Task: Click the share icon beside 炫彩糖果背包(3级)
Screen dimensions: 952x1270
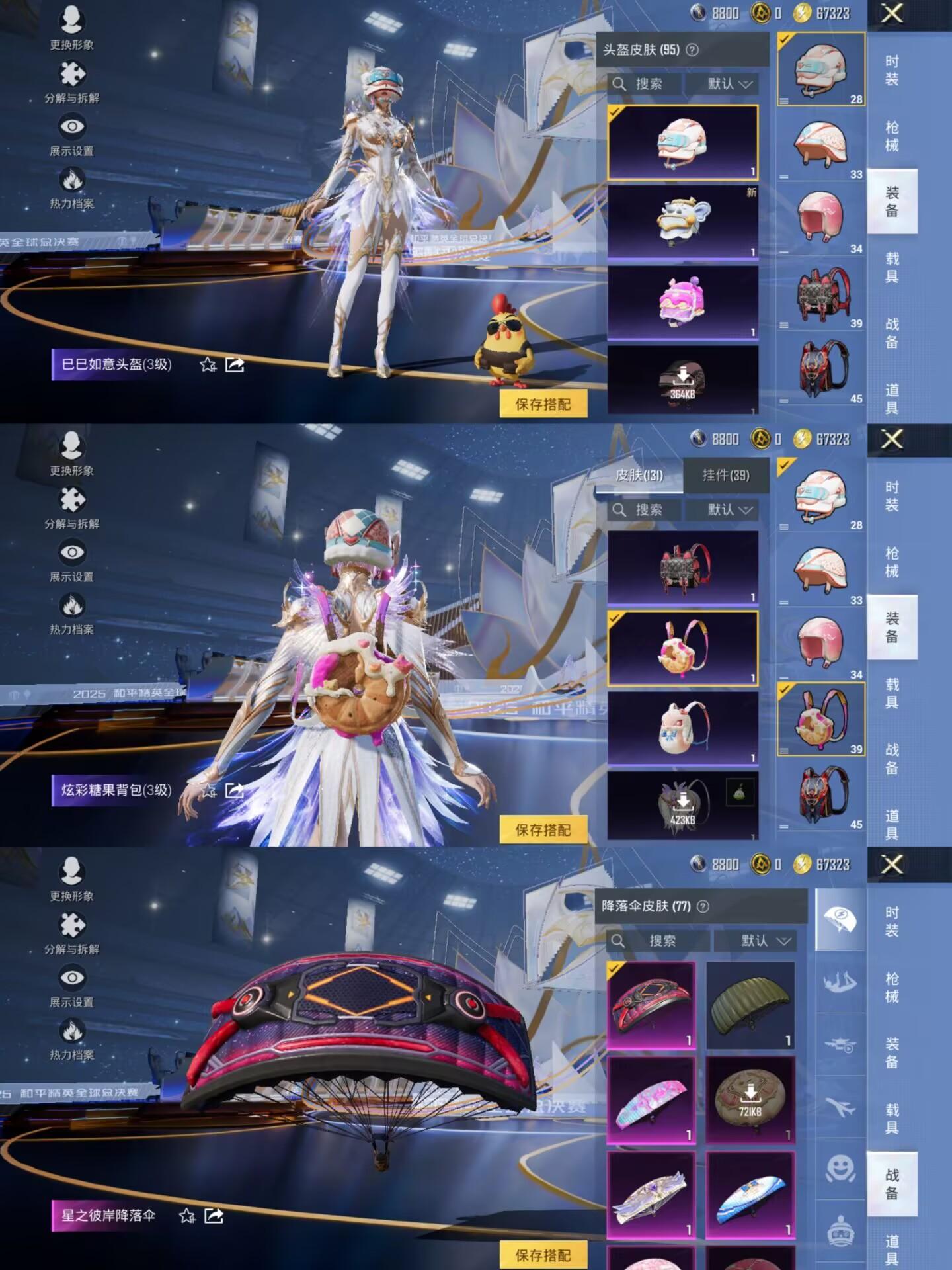Action: (235, 790)
